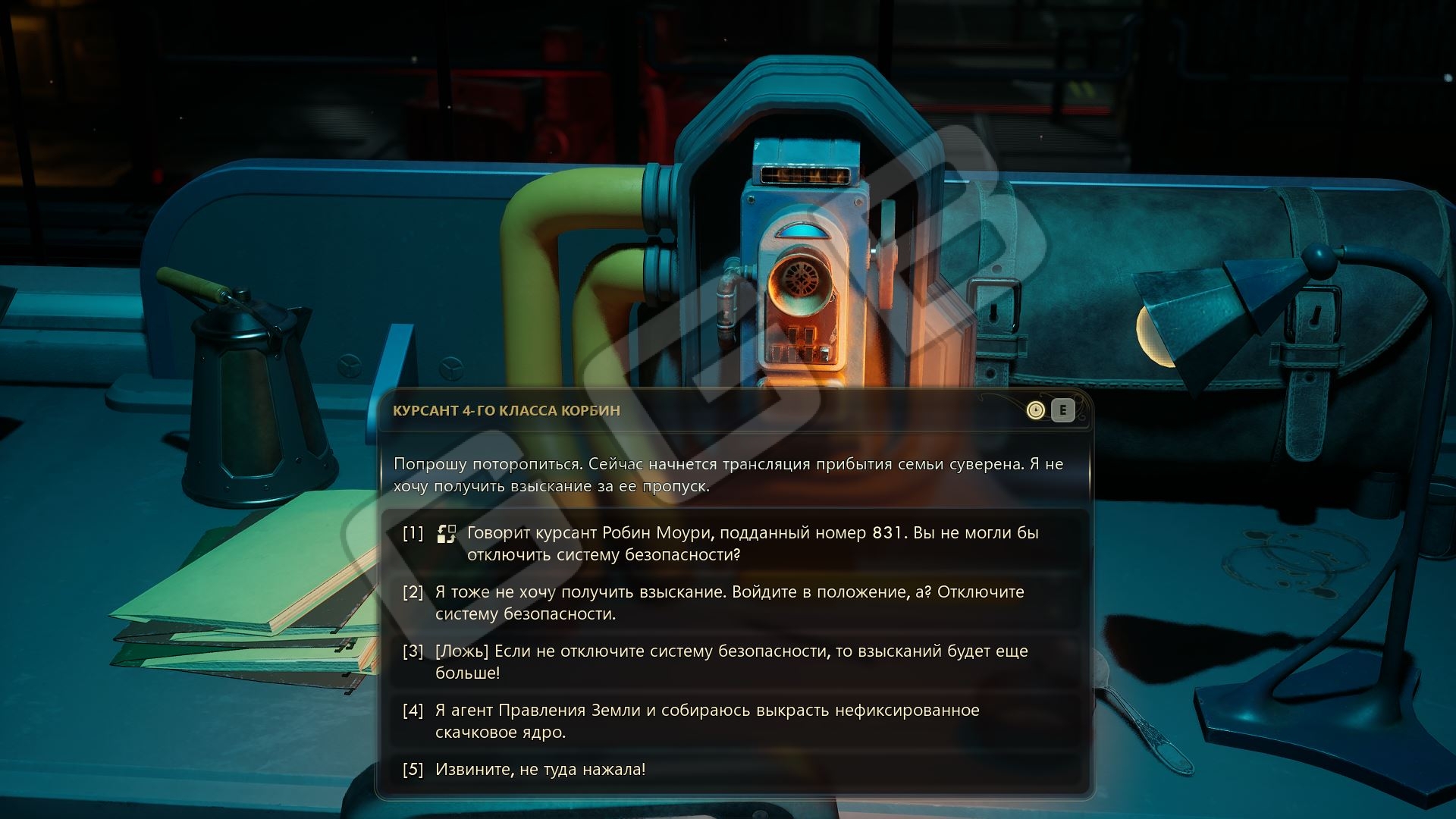The width and height of the screenshot is (1456, 819).
Task: Click the [2] number badge
Action: tap(413, 594)
